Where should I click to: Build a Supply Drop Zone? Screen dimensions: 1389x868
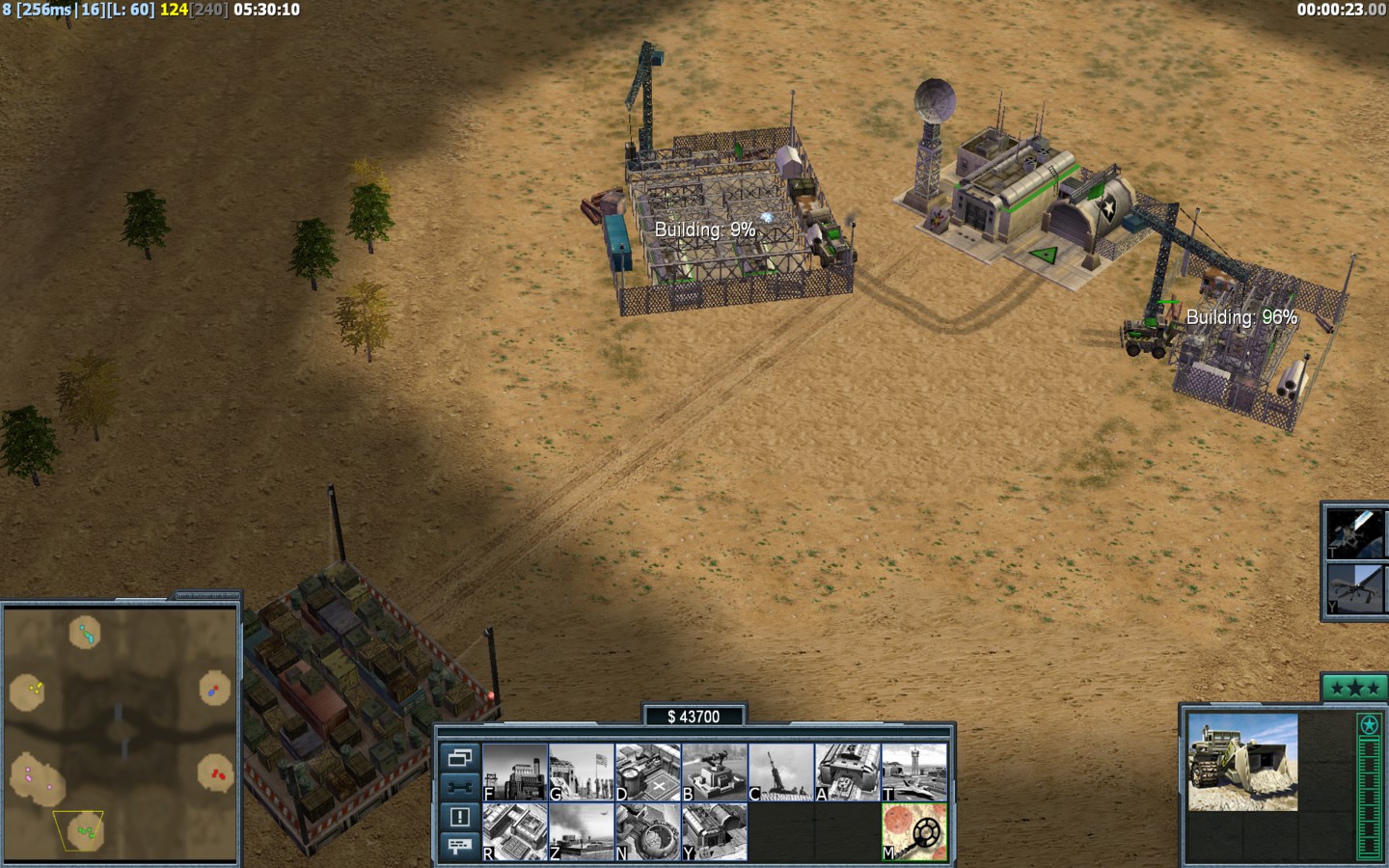581,831
